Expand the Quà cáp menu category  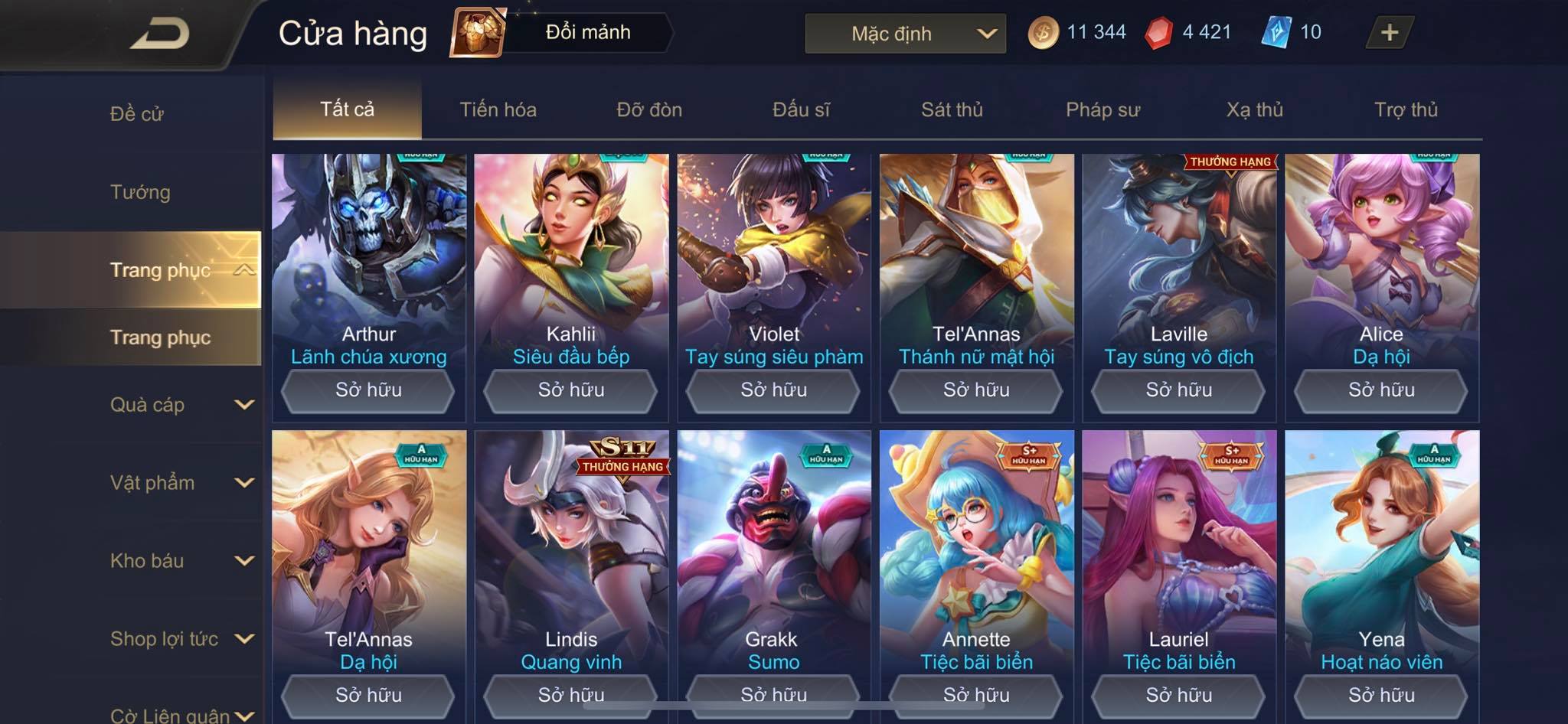tap(181, 405)
